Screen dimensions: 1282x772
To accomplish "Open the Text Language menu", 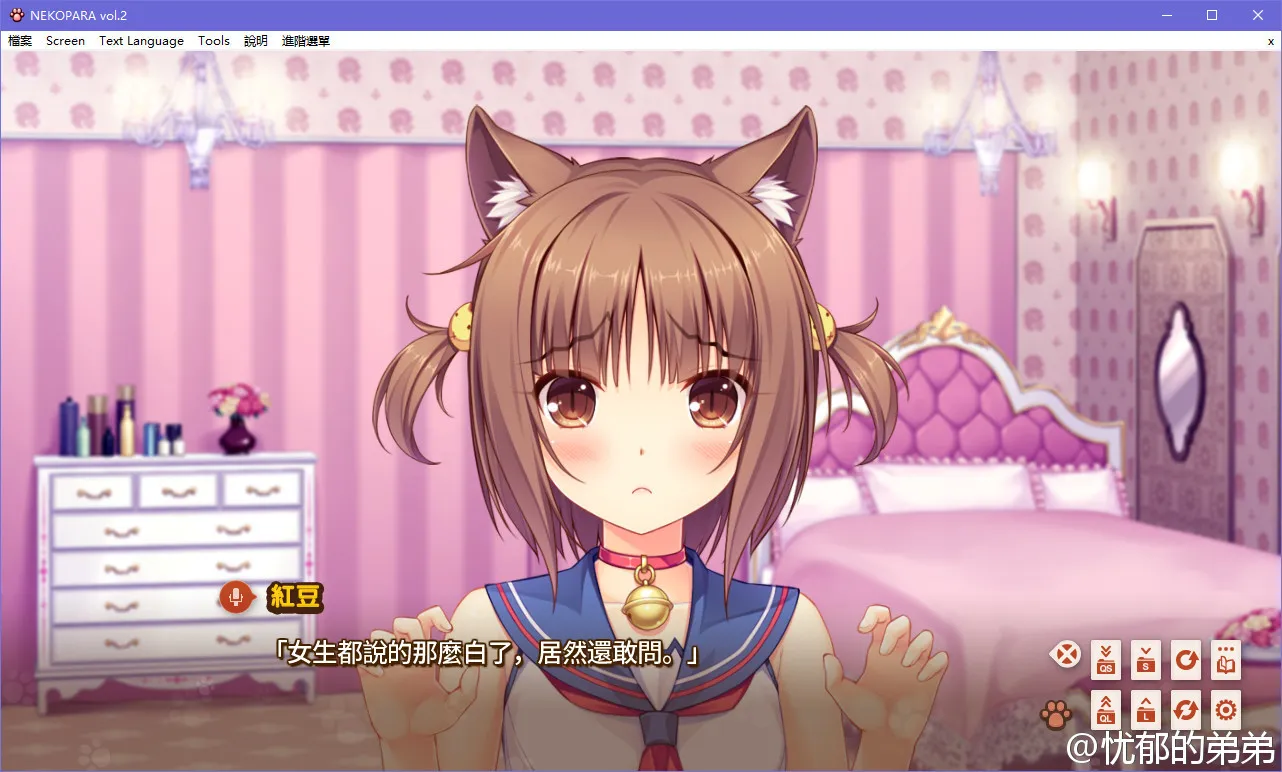I will (x=140, y=40).
